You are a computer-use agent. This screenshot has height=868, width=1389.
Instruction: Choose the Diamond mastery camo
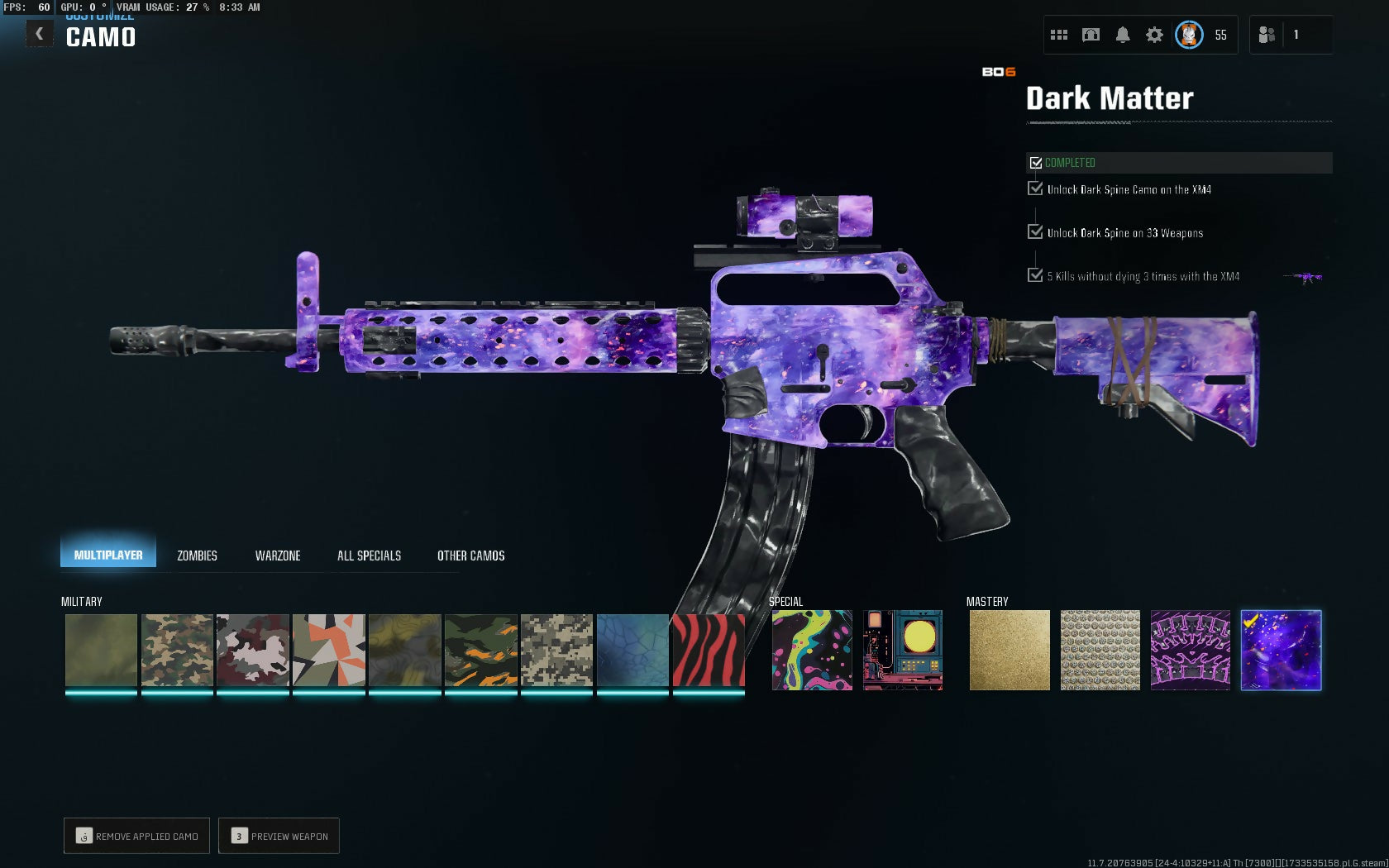click(1100, 650)
